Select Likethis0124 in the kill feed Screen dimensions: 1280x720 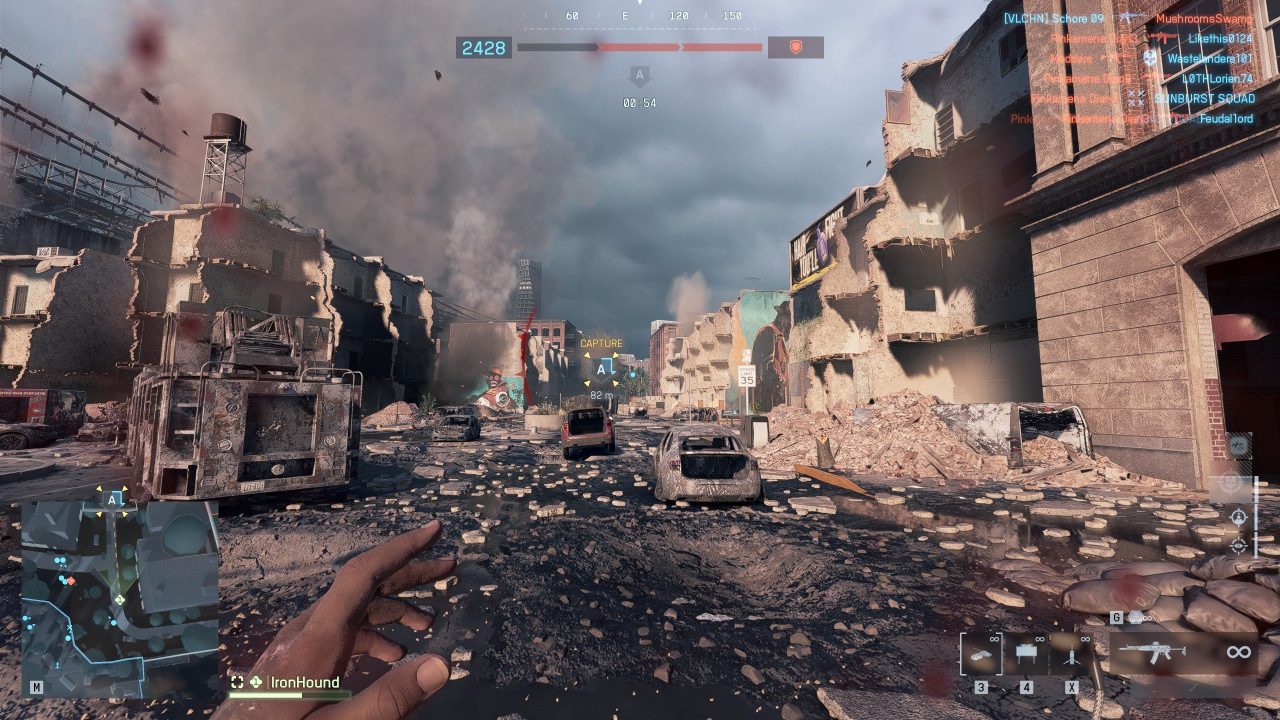[x=1219, y=38]
